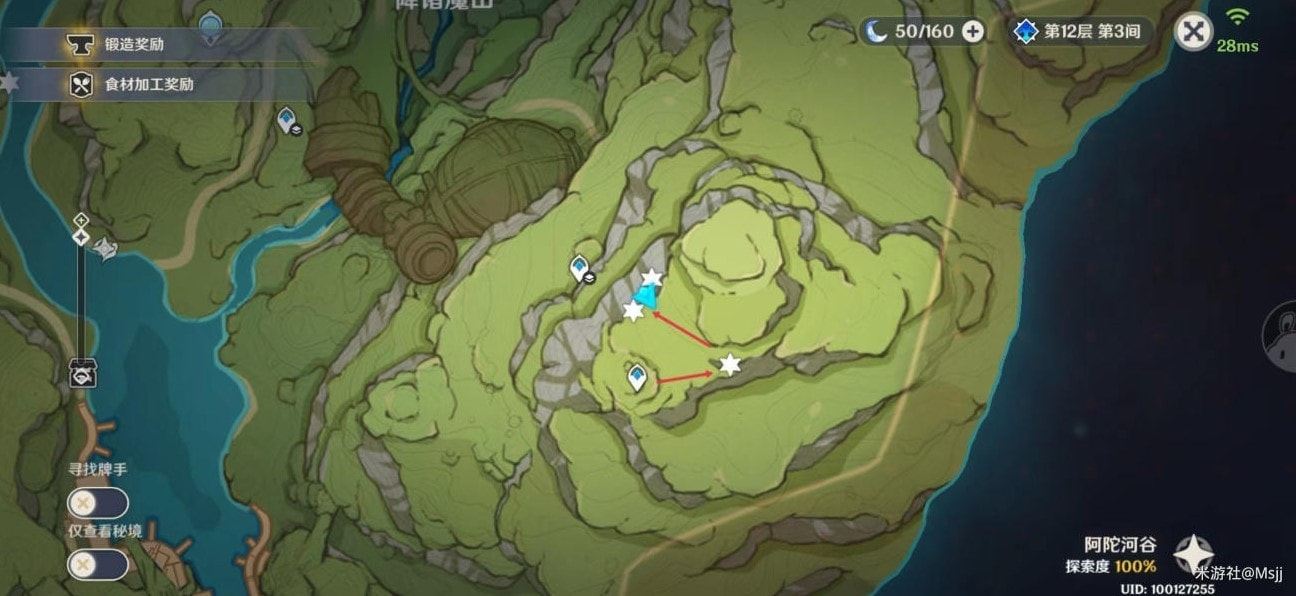Click the fish chest icon below zoom slider
The height and width of the screenshot is (596, 1296).
[x=82, y=374]
